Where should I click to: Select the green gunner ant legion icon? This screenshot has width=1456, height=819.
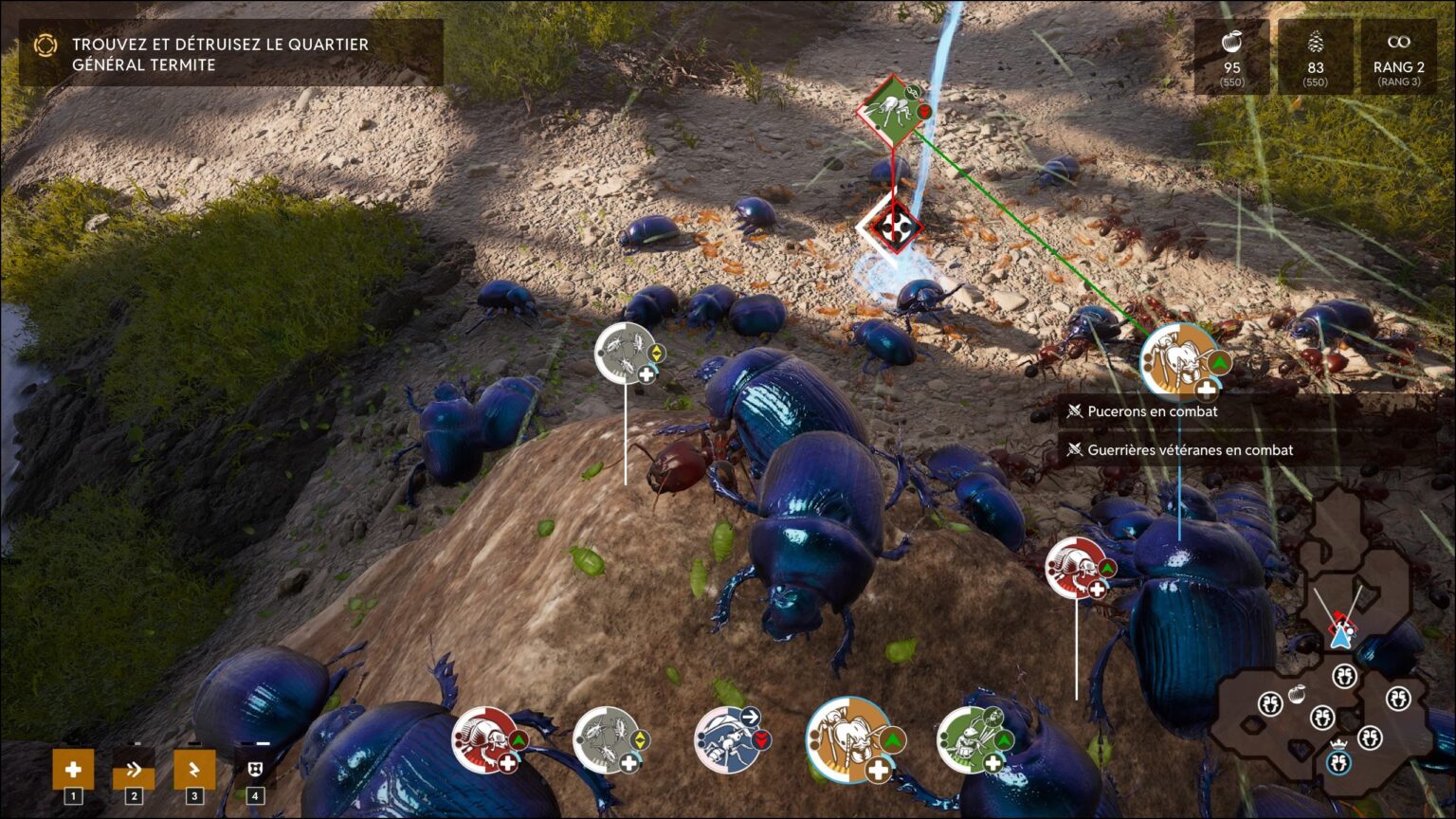point(970,741)
